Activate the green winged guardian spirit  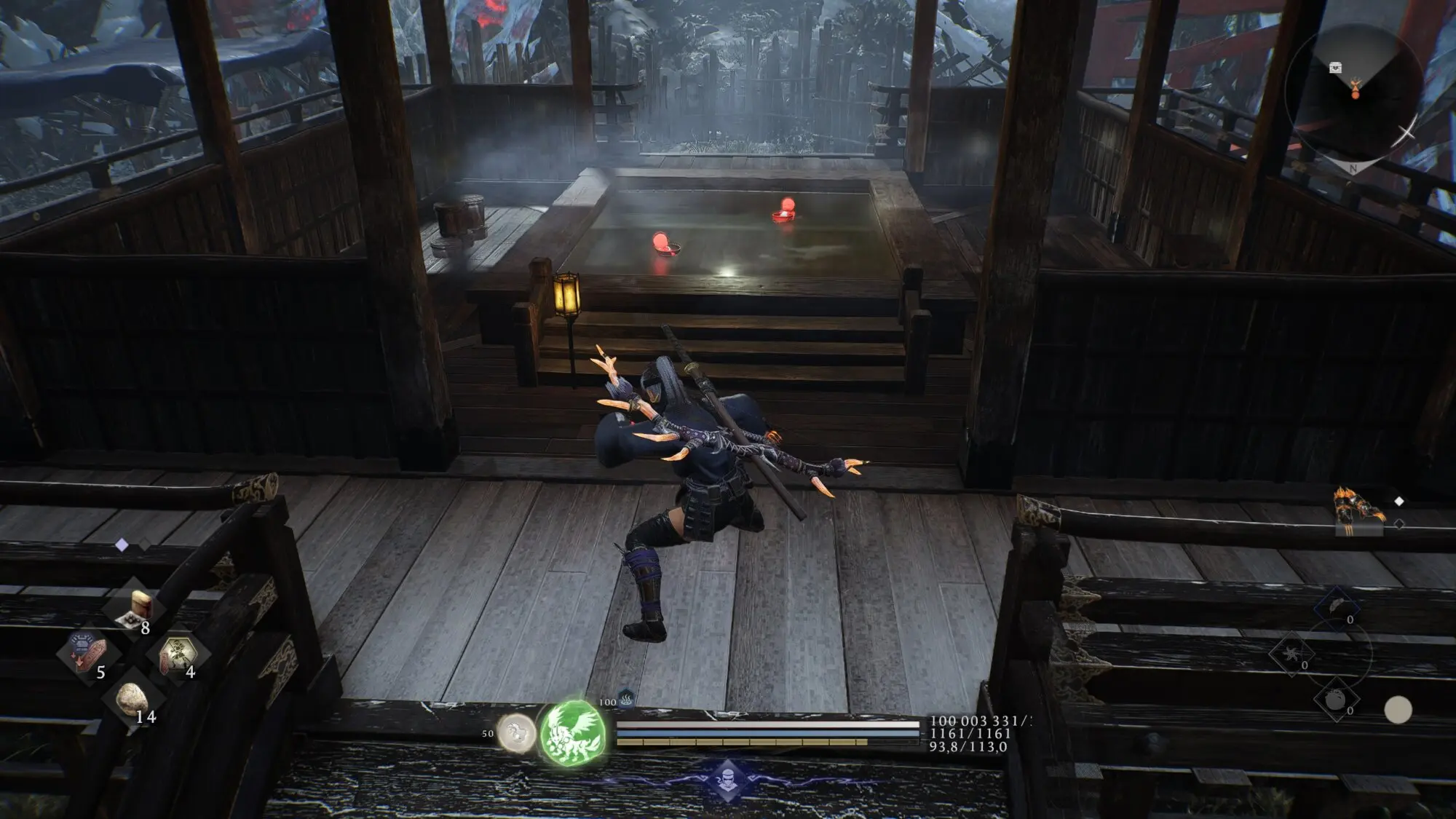[x=573, y=732]
